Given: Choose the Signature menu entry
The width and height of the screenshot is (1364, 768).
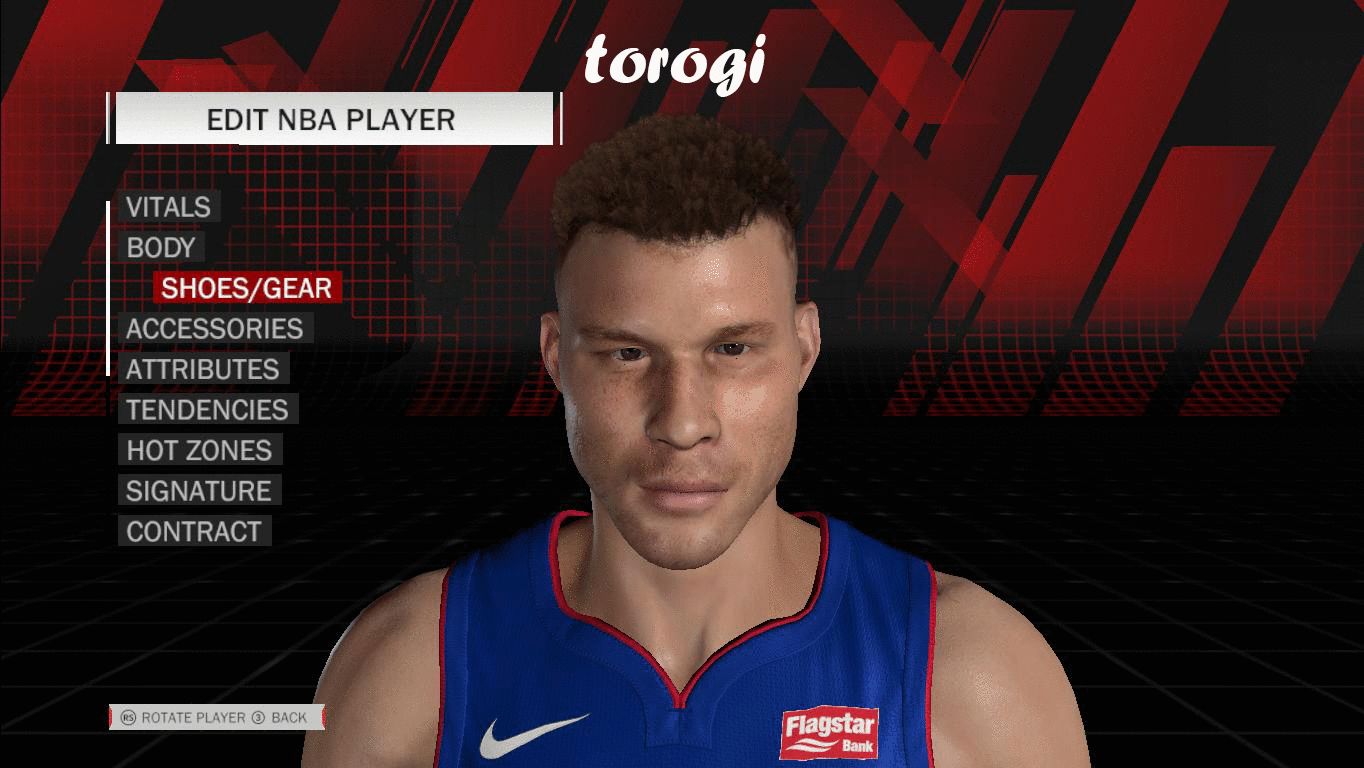Looking at the screenshot, I should coord(198,491).
